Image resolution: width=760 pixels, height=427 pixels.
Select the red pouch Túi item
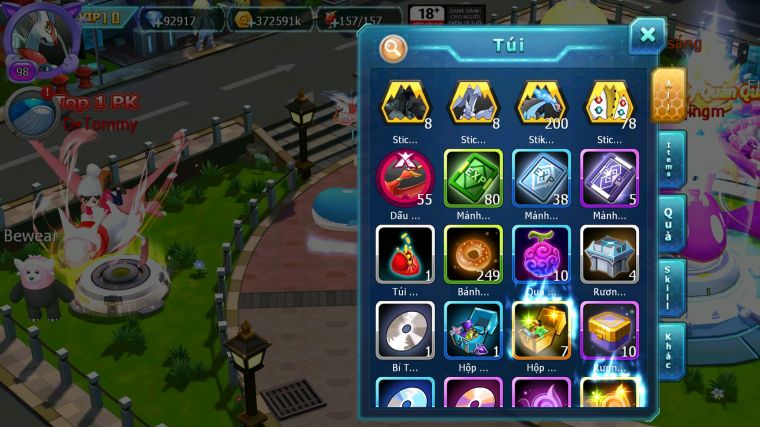(x=404, y=254)
